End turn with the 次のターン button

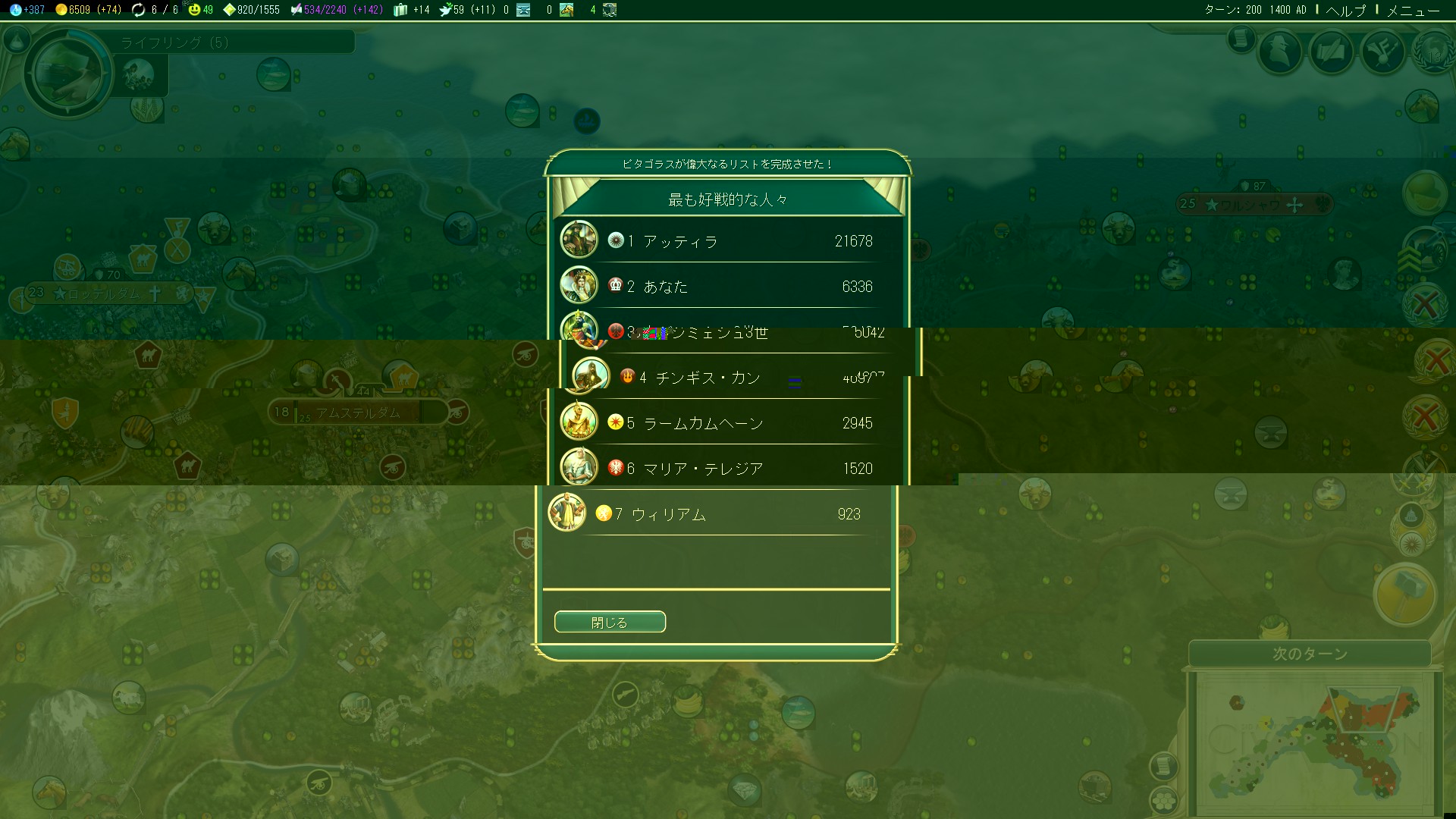(1310, 653)
